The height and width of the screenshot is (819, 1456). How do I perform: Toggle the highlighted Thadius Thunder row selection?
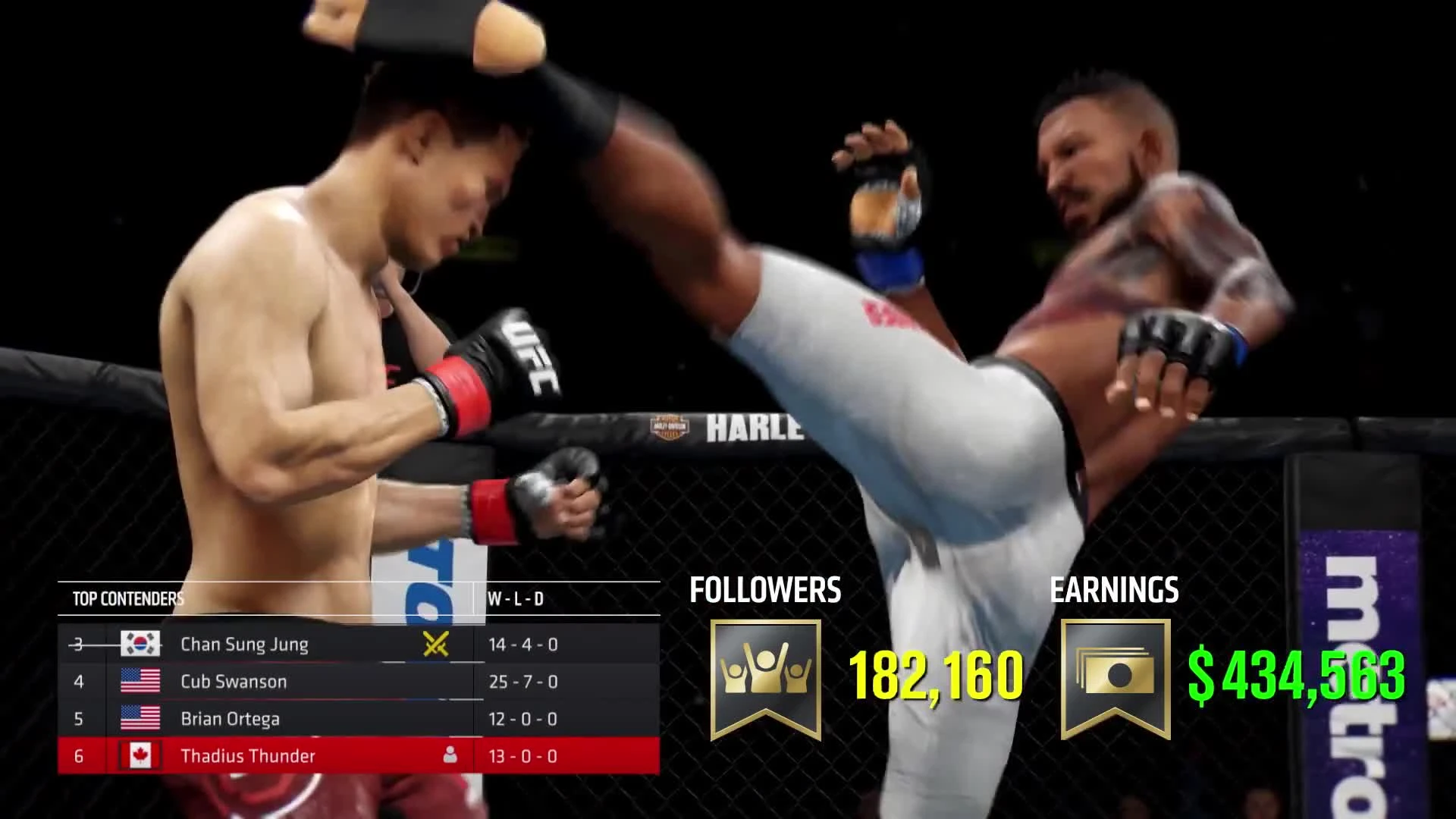303,755
